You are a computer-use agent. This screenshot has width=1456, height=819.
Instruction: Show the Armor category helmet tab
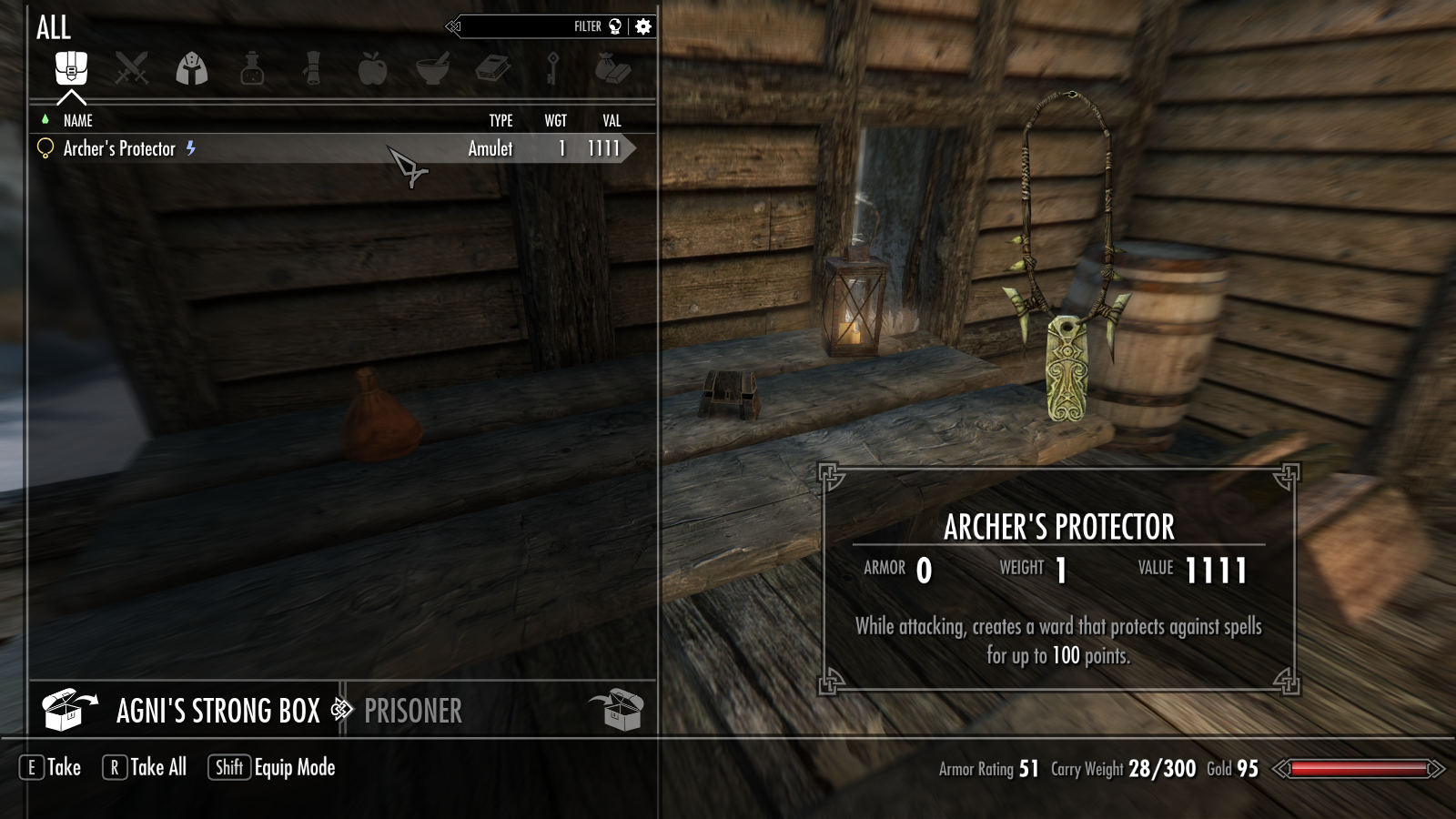pyautogui.click(x=191, y=68)
